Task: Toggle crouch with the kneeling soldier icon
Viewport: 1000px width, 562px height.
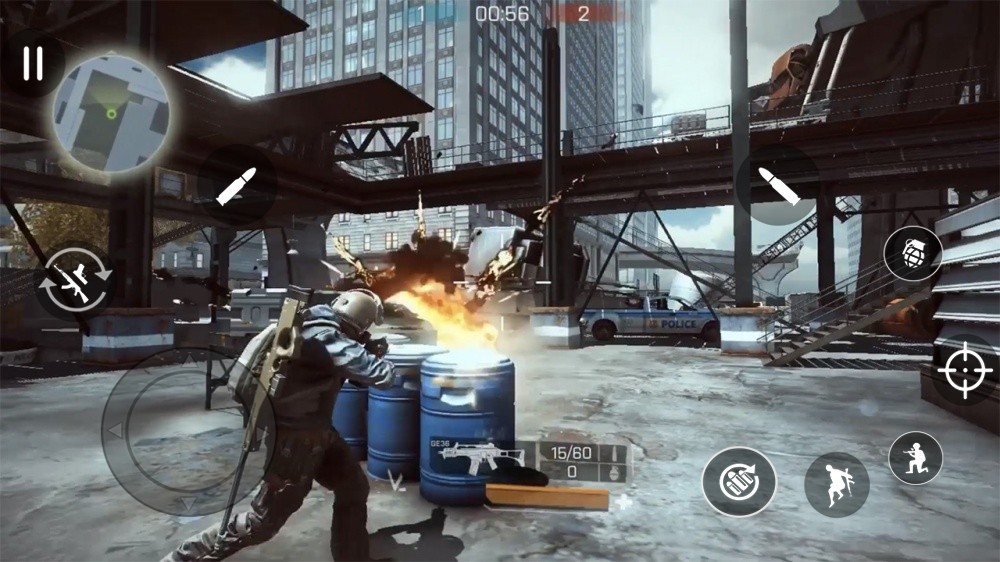Action: click(x=915, y=458)
